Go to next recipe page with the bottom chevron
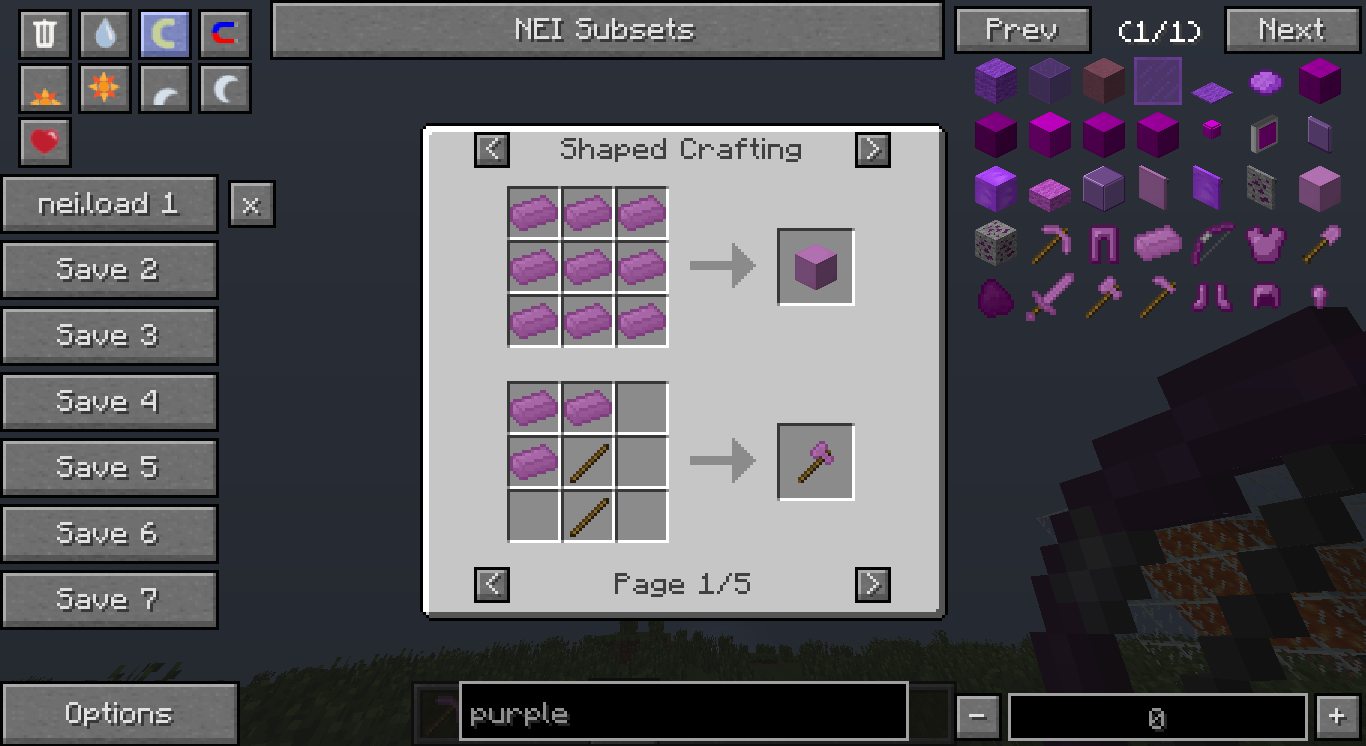Image resolution: width=1366 pixels, height=746 pixels. pyautogui.click(x=872, y=584)
